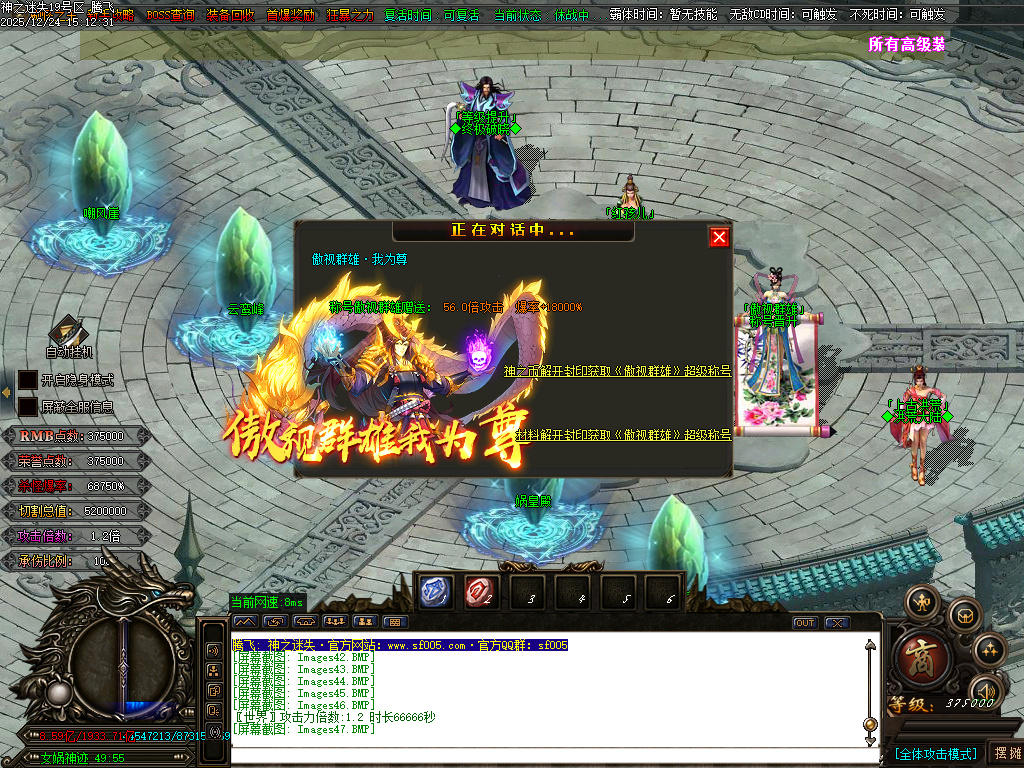
Task: Choose the 神之币解开封印 title option
Action: point(617,371)
